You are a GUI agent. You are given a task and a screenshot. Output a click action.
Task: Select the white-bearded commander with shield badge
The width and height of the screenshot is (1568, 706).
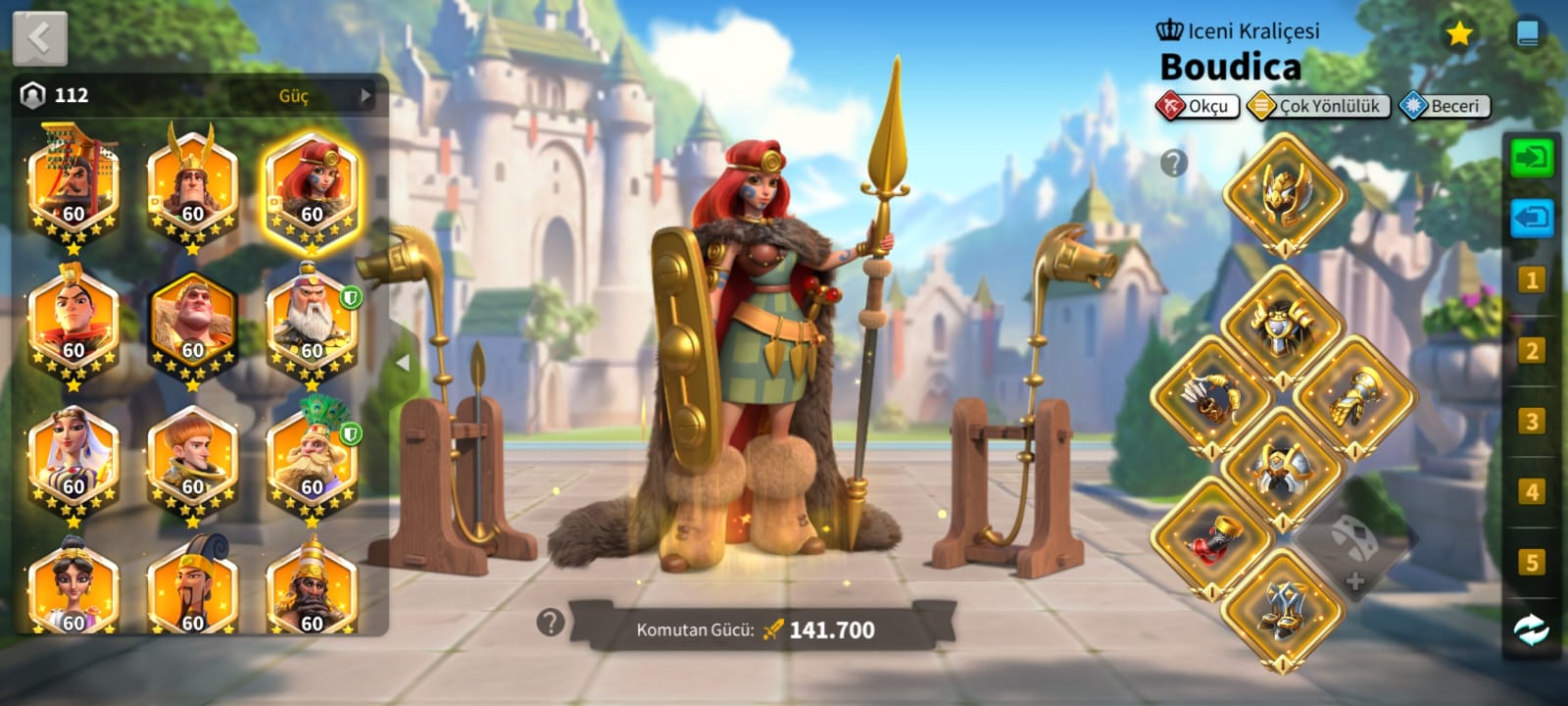click(x=312, y=324)
